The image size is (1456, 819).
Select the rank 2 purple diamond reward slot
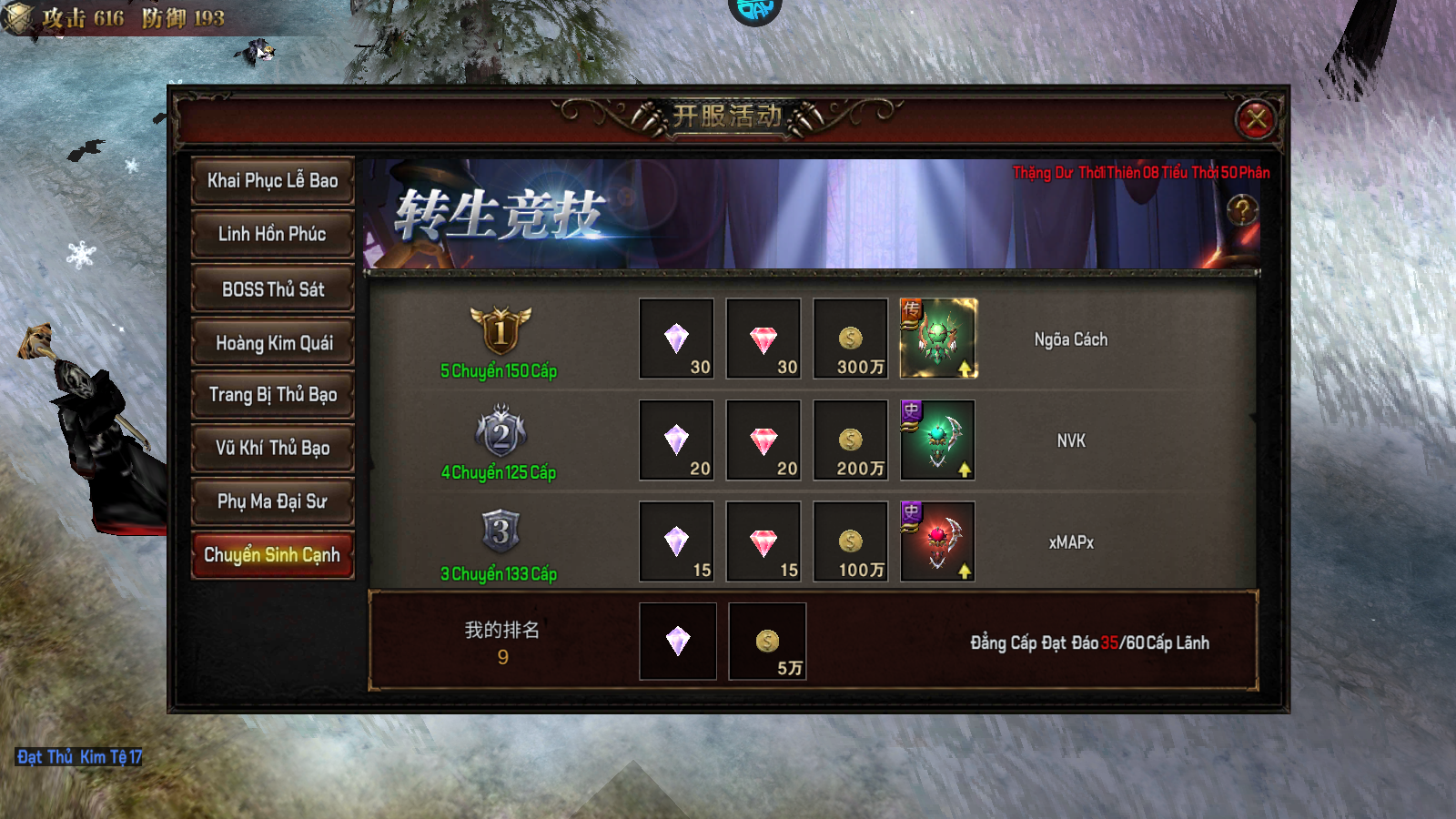coord(676,440)
